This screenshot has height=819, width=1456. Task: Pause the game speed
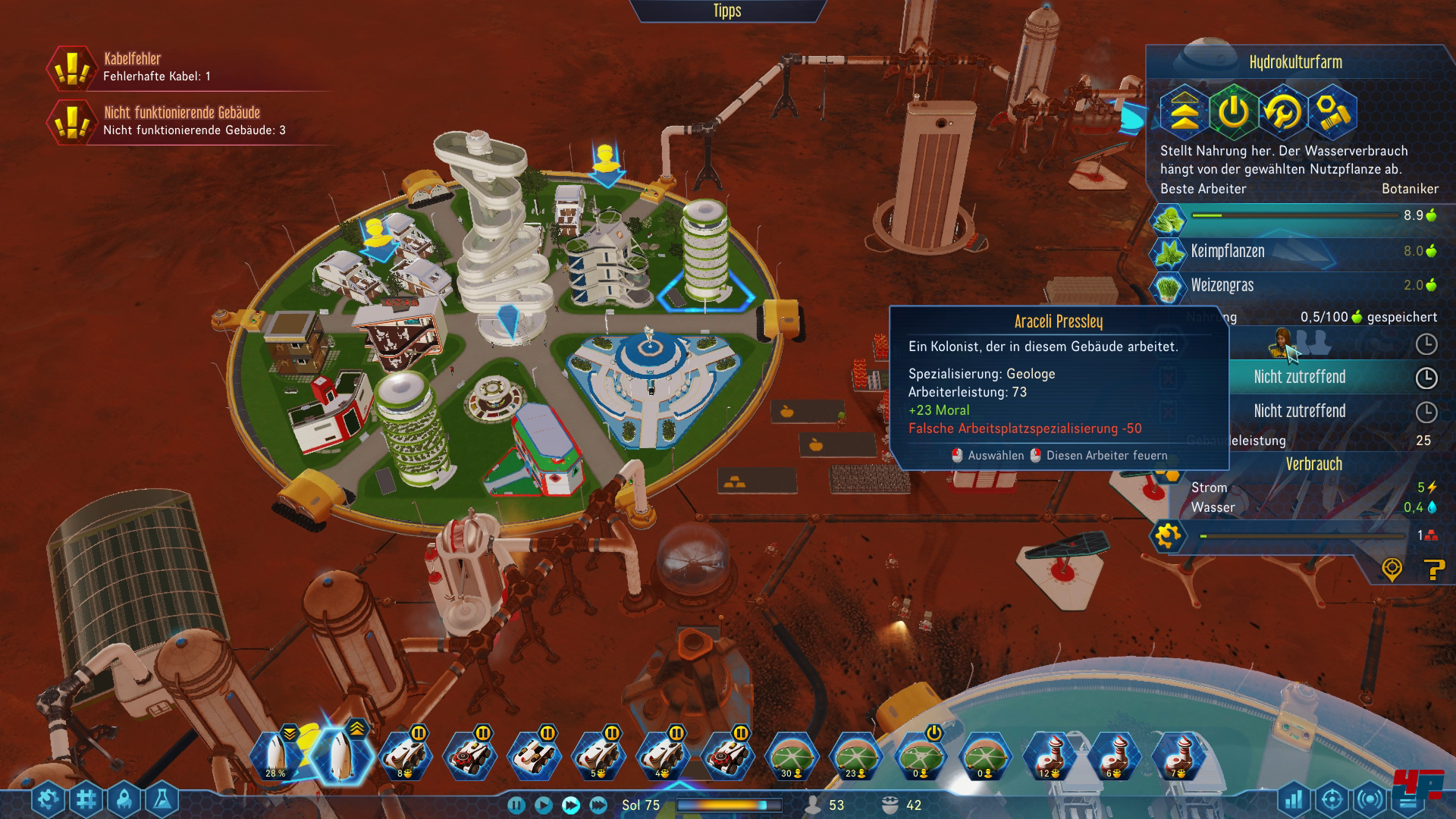pos(516,805)
